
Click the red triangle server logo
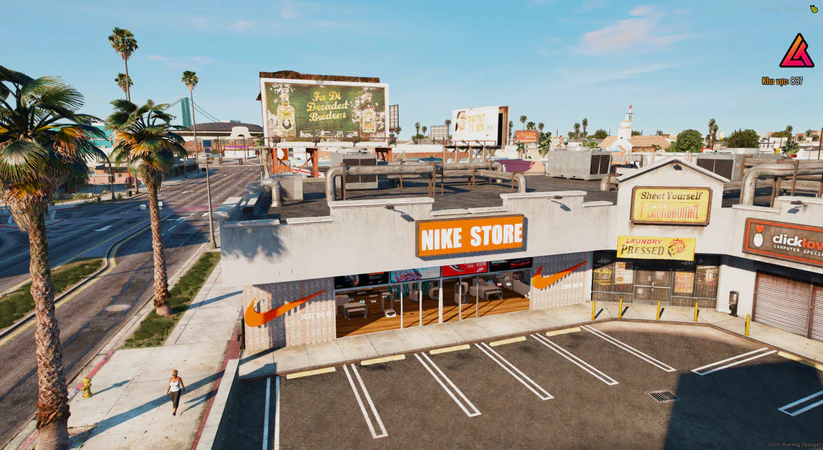(796, 51)
